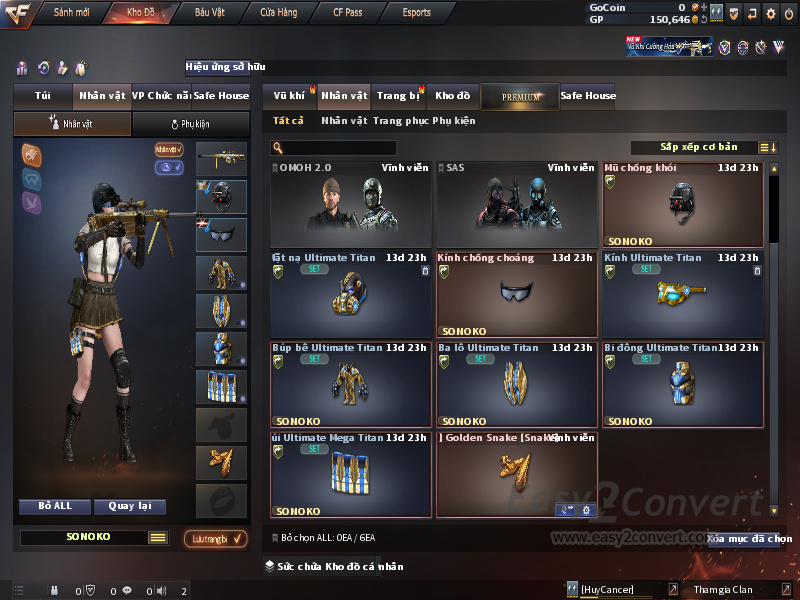Select the OMOH 2.0 character item
Image resolution: width=800 pixels, height=600 pixels.
(x=351, y=205)
